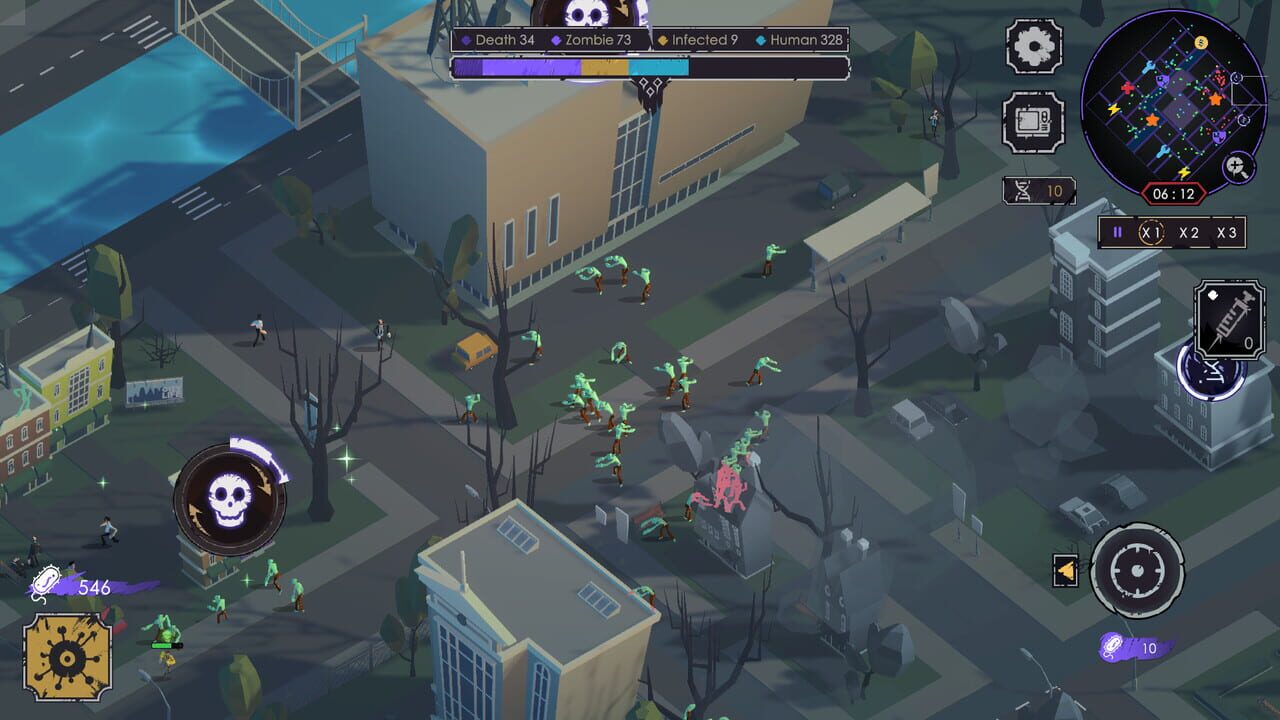
Task: Activate the circular skill dial ability
Action: tap(1137, 571)
